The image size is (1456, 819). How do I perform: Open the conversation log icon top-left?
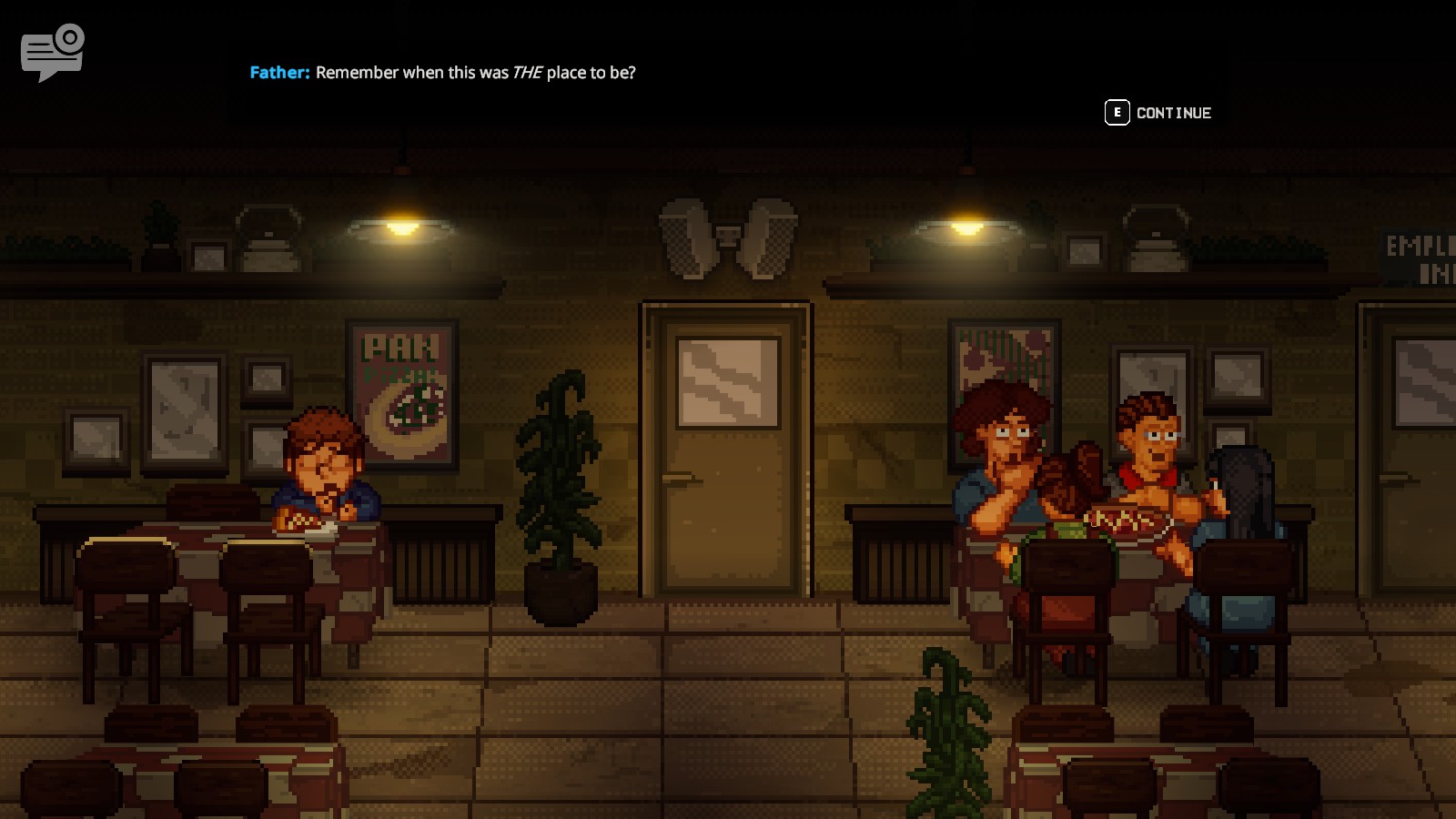tap(50, 50)
